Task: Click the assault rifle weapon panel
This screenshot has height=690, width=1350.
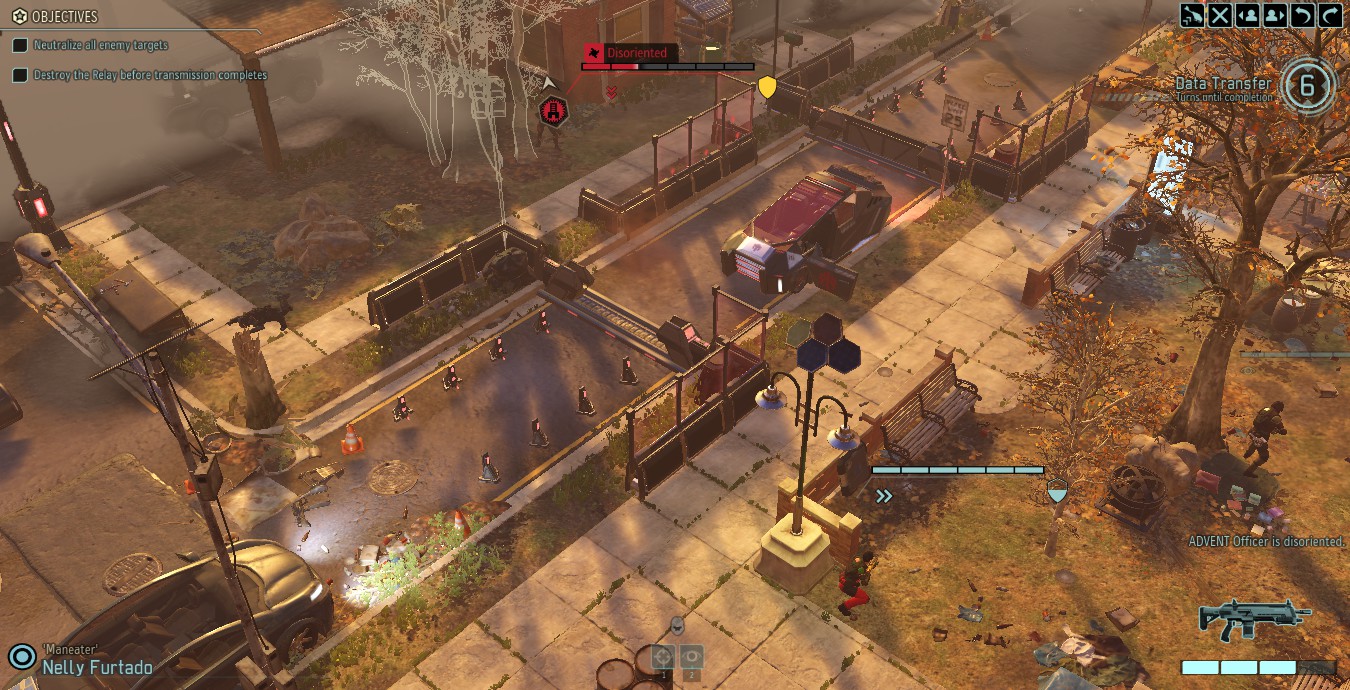Action: coord(1255,620)
